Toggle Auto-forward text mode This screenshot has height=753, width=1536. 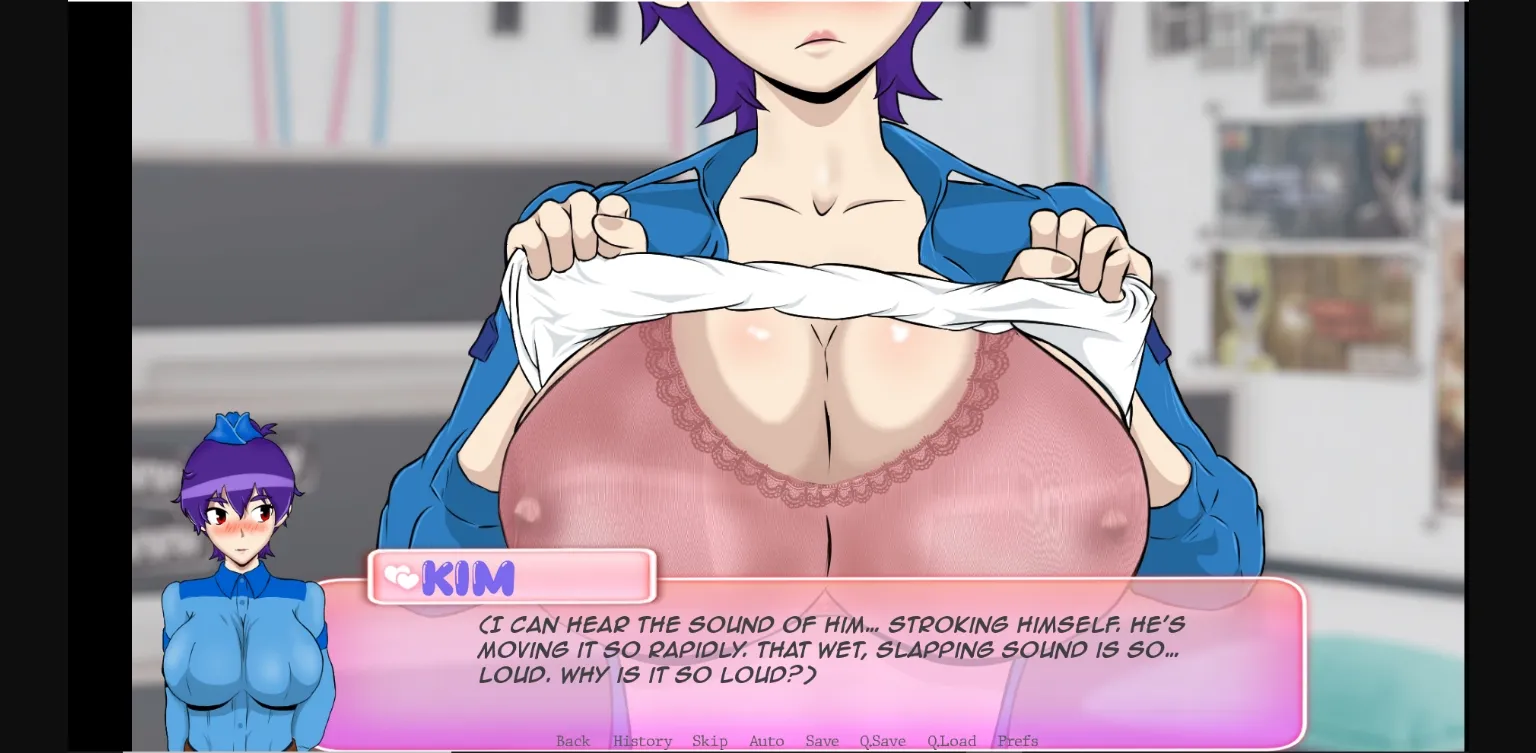pos(766,741)
